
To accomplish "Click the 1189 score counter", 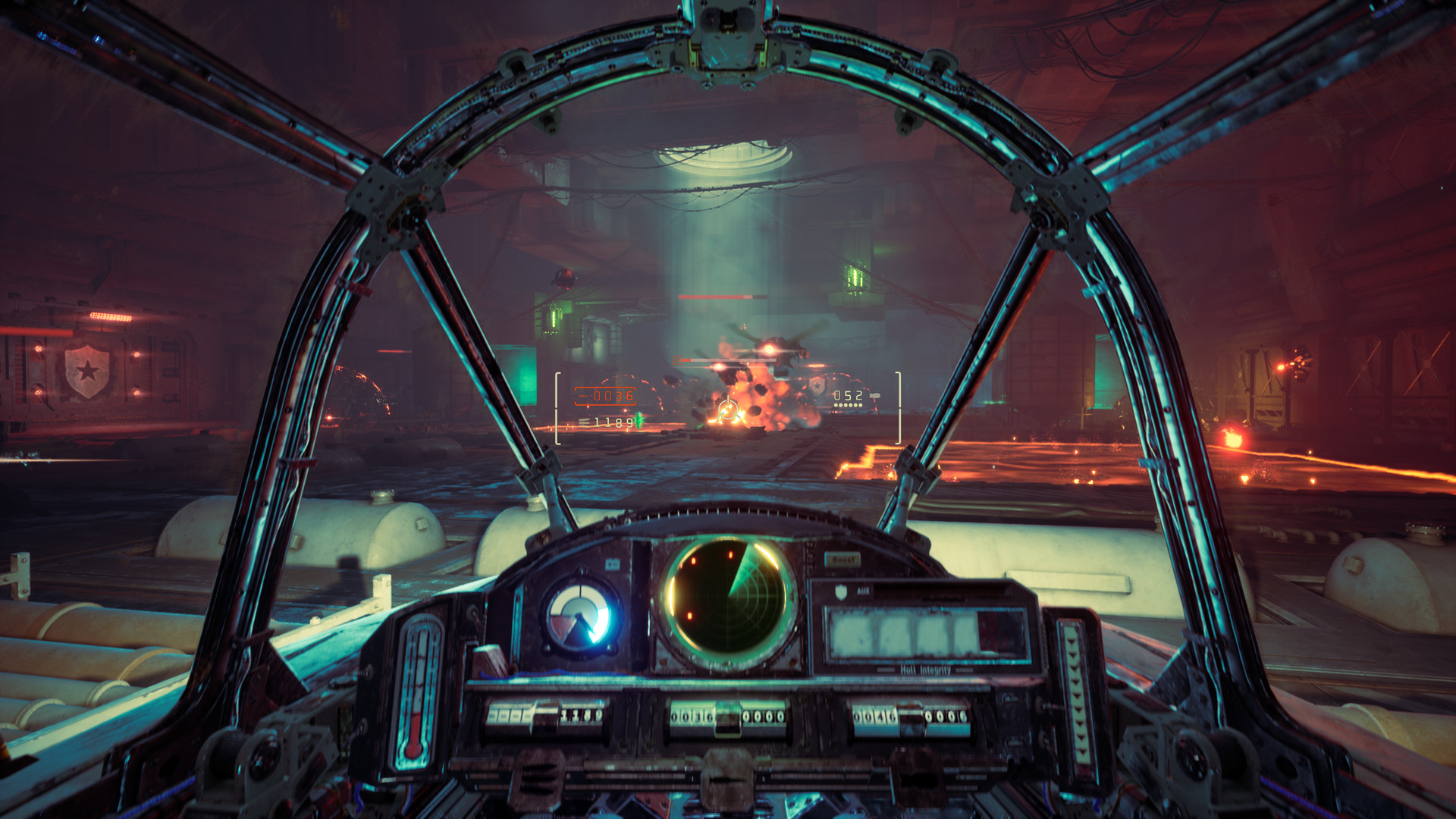I will [613, 422].
